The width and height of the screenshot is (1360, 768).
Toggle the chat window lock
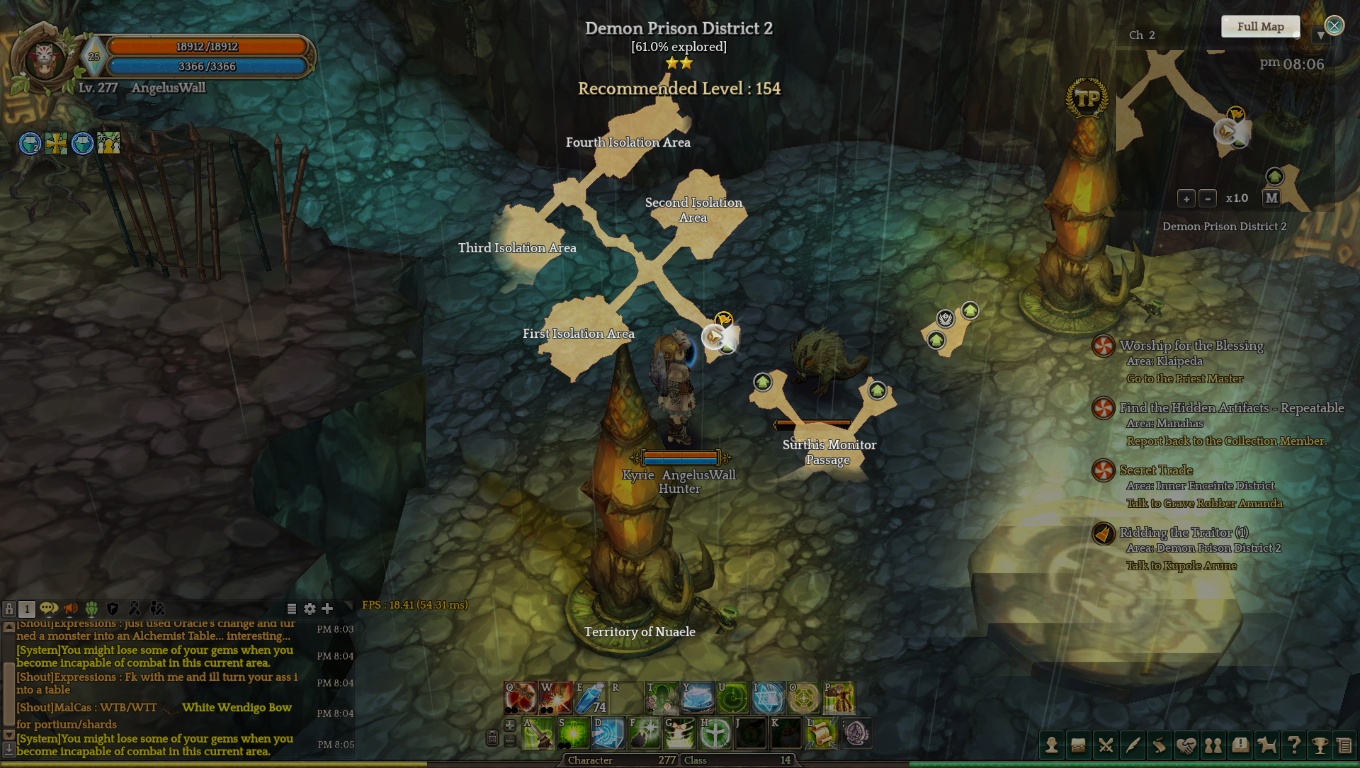coord(9,608)
